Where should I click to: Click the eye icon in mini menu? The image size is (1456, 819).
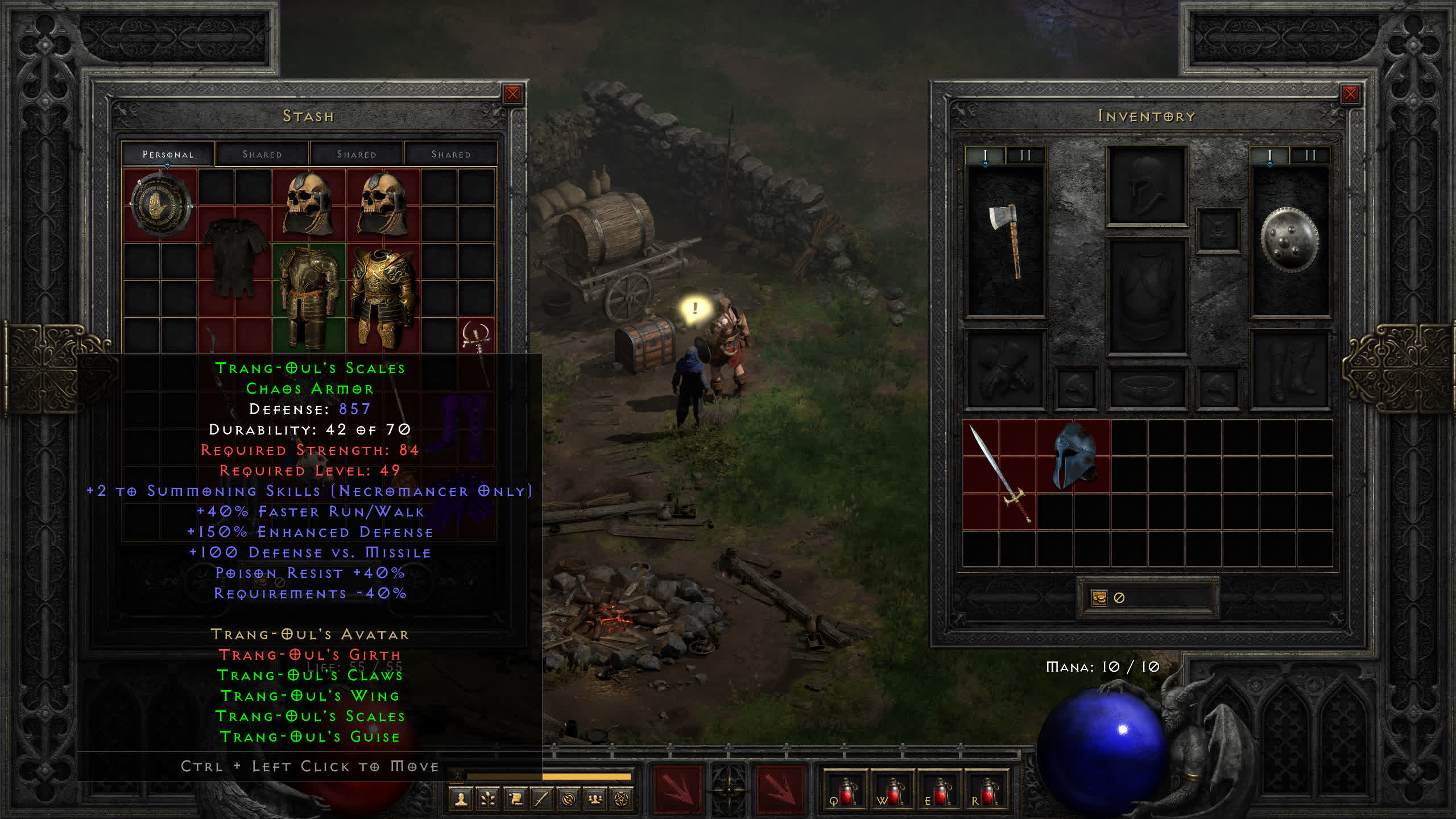pyautogui.click(x=568, y=800)
